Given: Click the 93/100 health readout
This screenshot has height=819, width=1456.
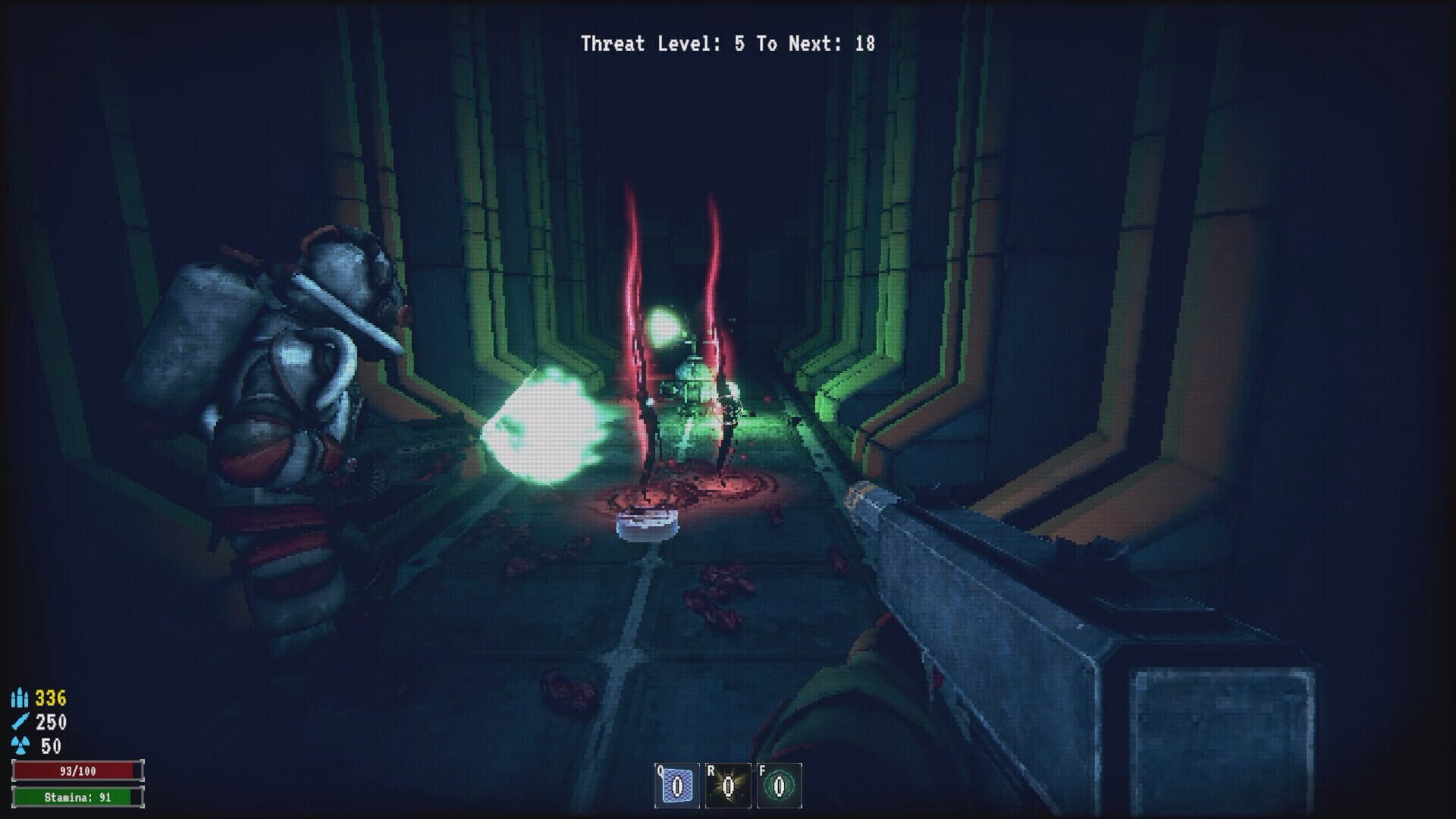Looking at the screenshot, I should [80, 769].
